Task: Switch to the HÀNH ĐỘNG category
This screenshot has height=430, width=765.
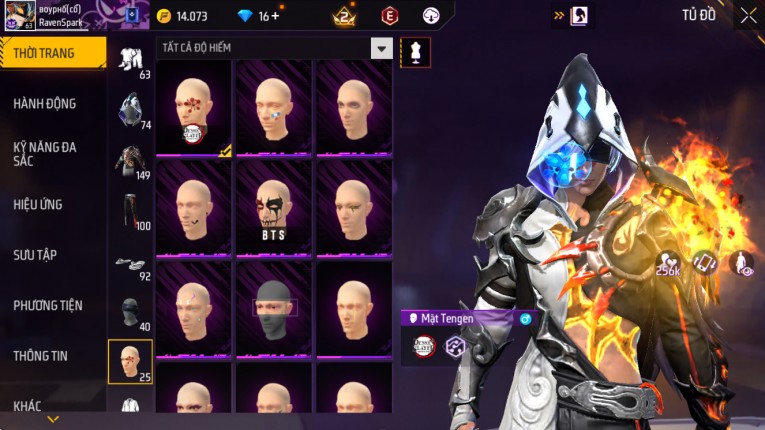Action: [45, 103]
